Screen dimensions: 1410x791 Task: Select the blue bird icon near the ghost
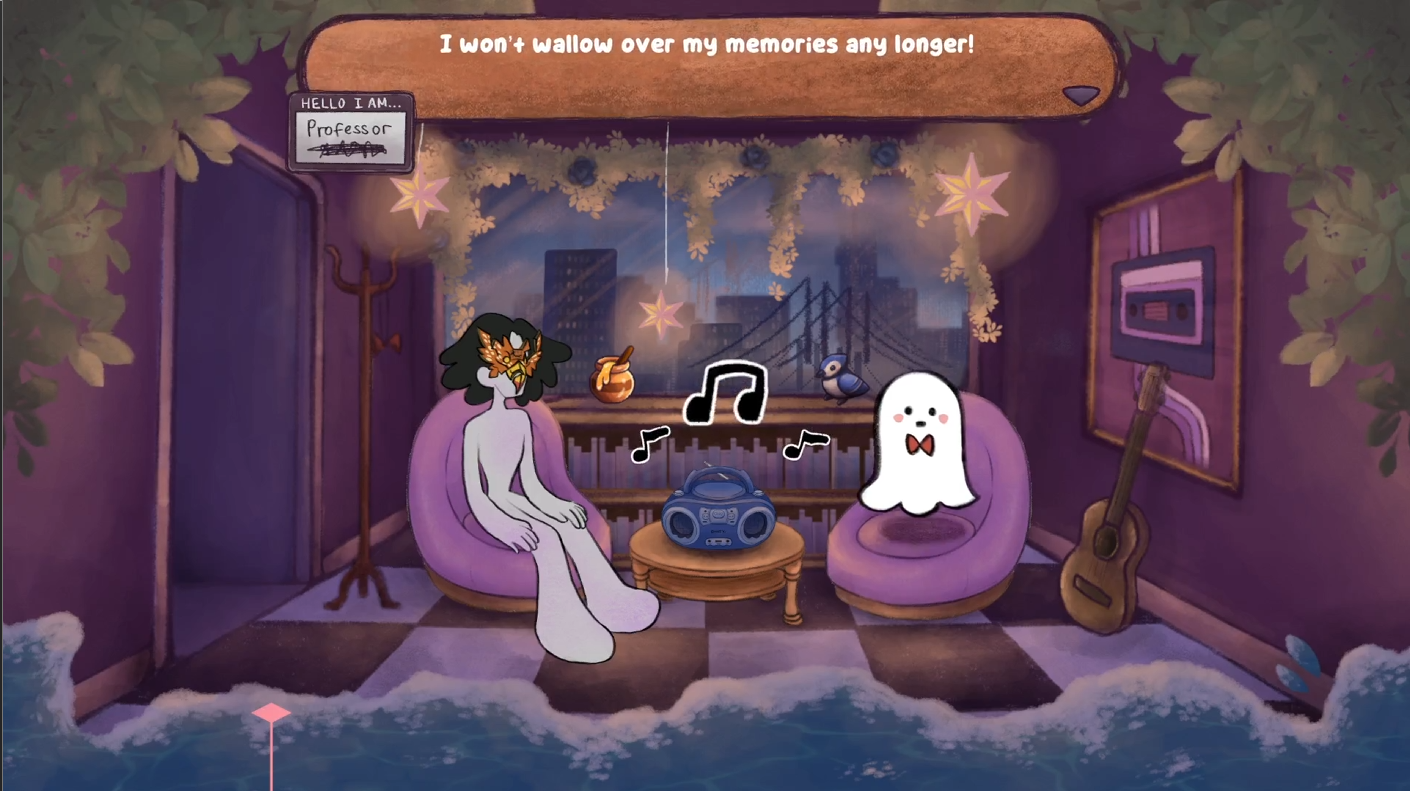(x=840, y=378)
